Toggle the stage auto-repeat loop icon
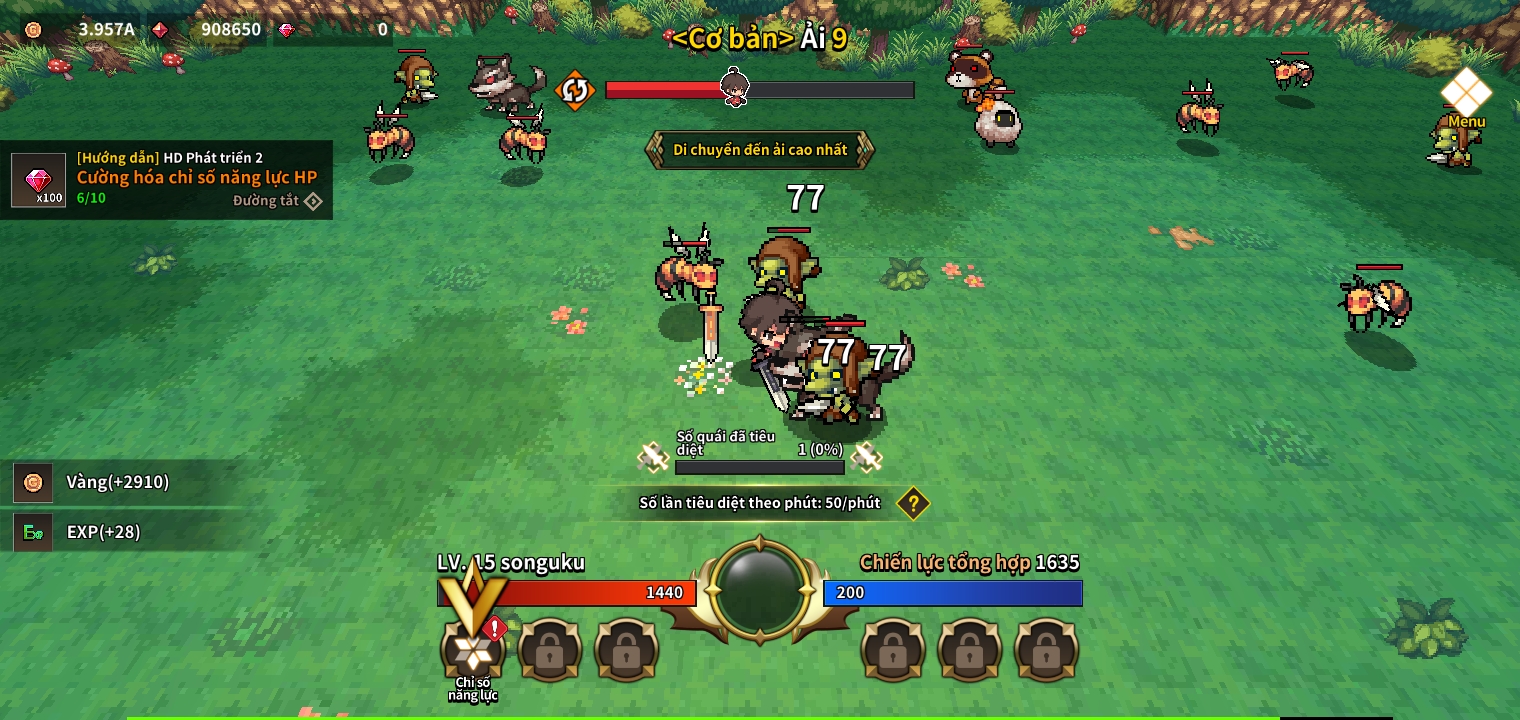 coord(573,90)
